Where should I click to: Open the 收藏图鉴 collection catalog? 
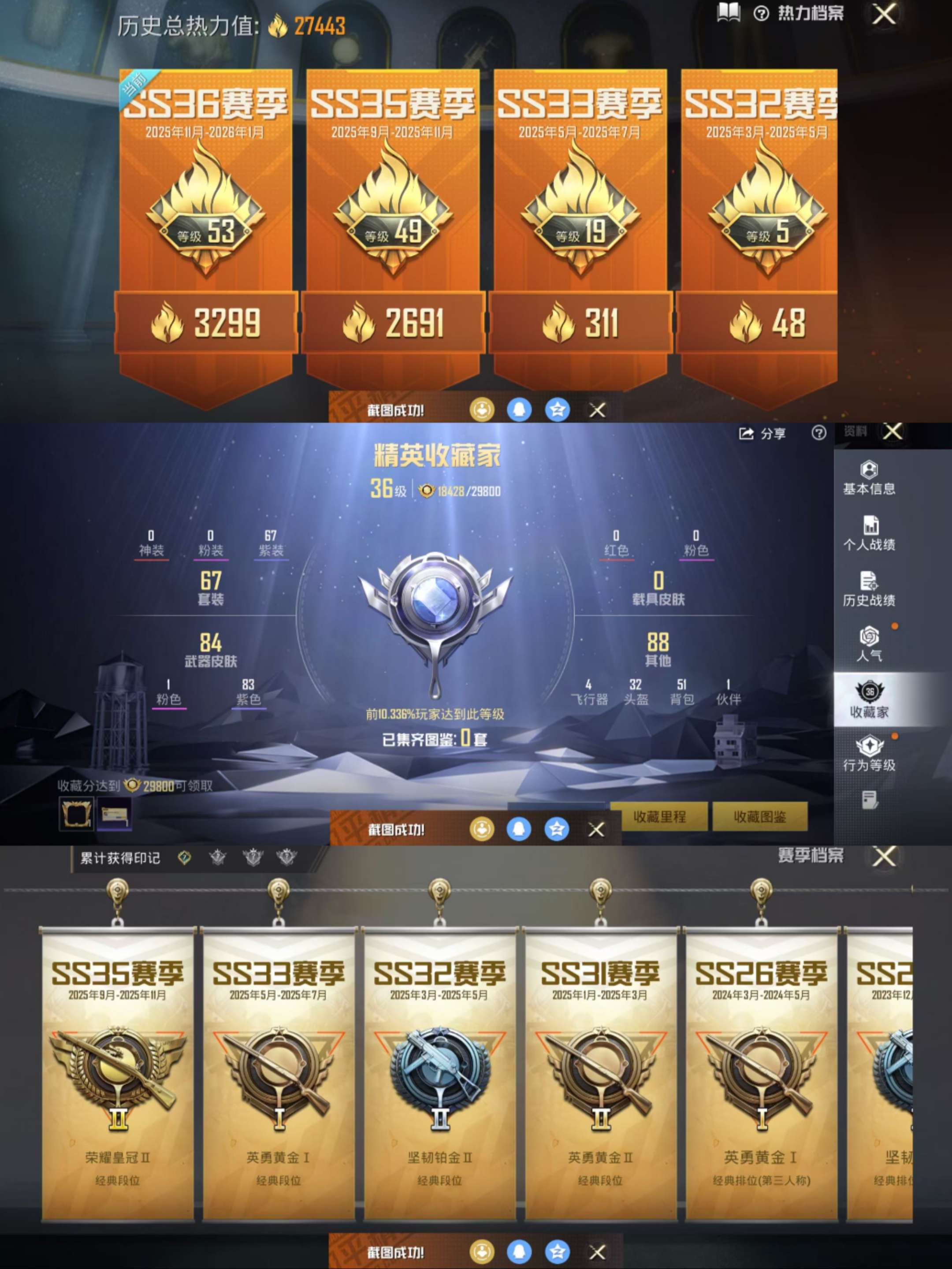pyautogui.click(x=759, y=816)
